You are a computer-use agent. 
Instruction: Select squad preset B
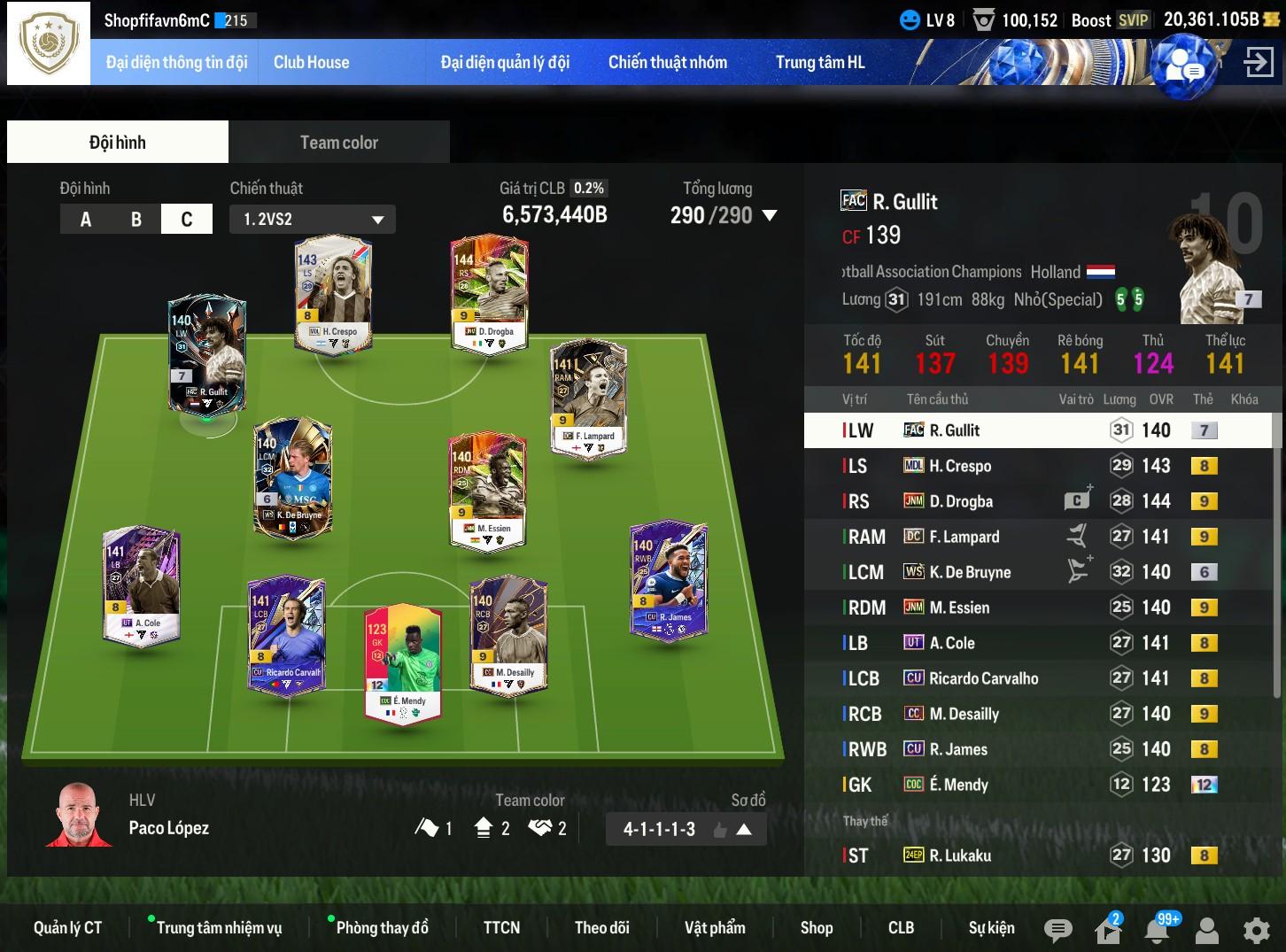click(x=136, y=220)
